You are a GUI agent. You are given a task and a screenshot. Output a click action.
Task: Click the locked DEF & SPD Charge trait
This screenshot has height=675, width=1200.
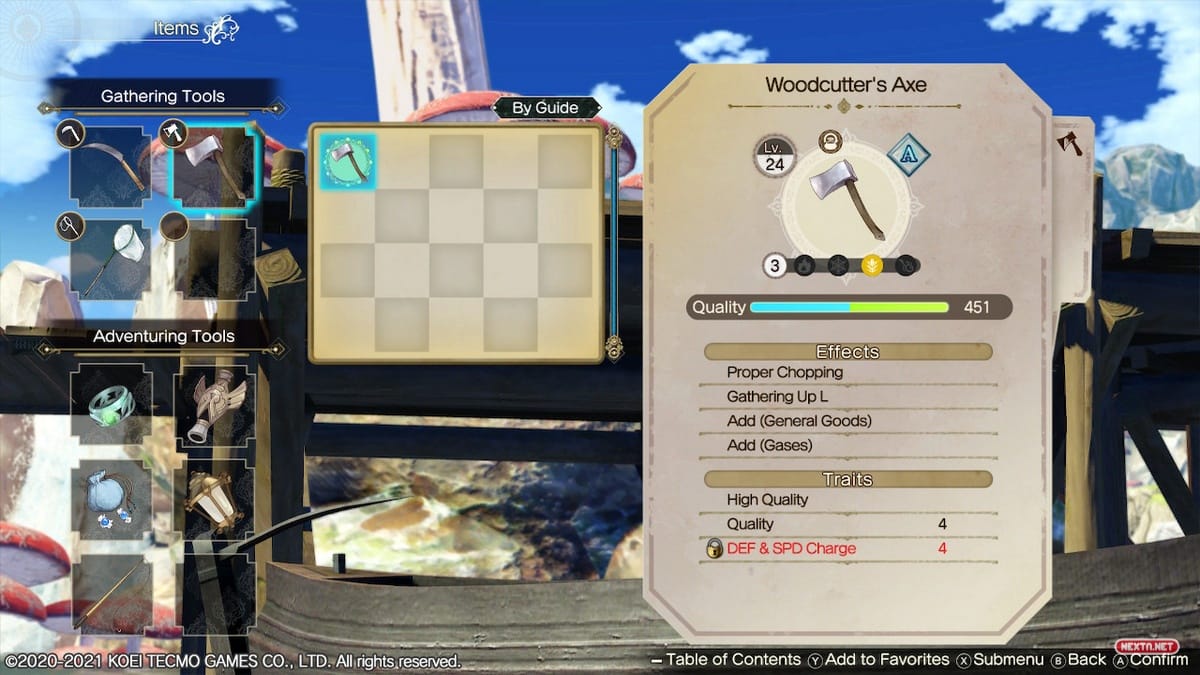790,548
